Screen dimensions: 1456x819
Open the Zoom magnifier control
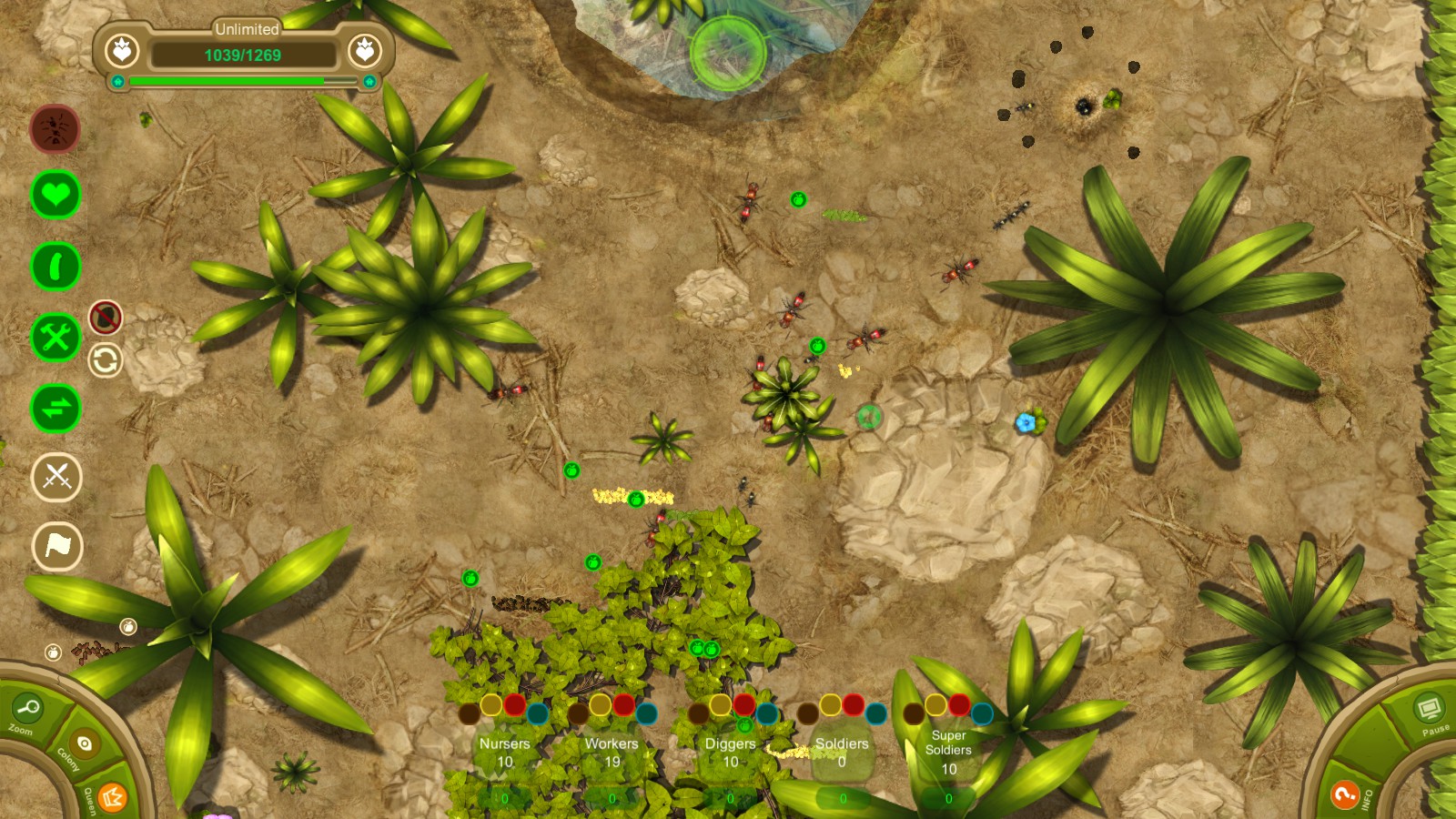[x=27, y=708]
